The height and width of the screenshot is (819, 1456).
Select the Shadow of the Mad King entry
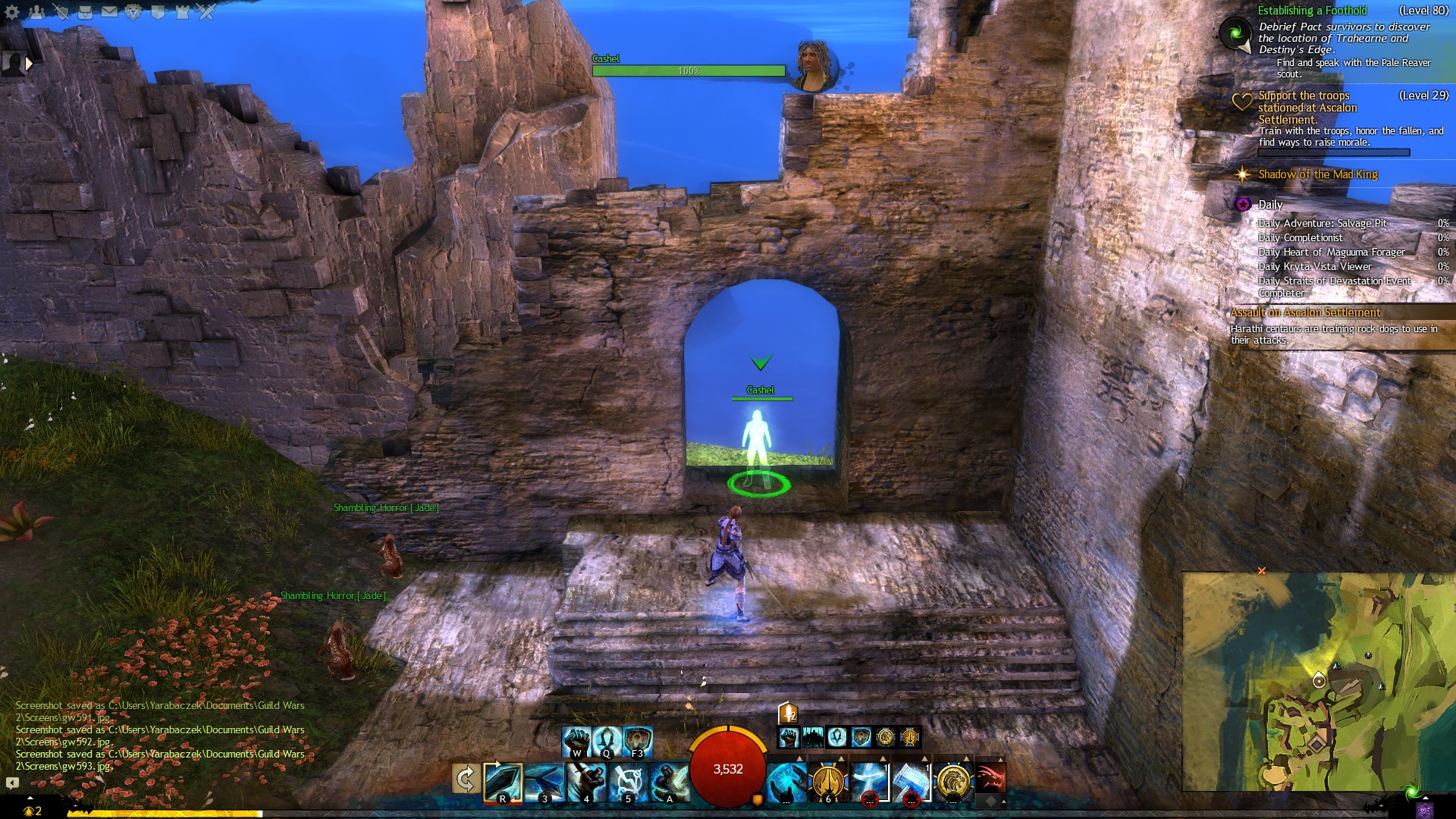coord(1317,174)
